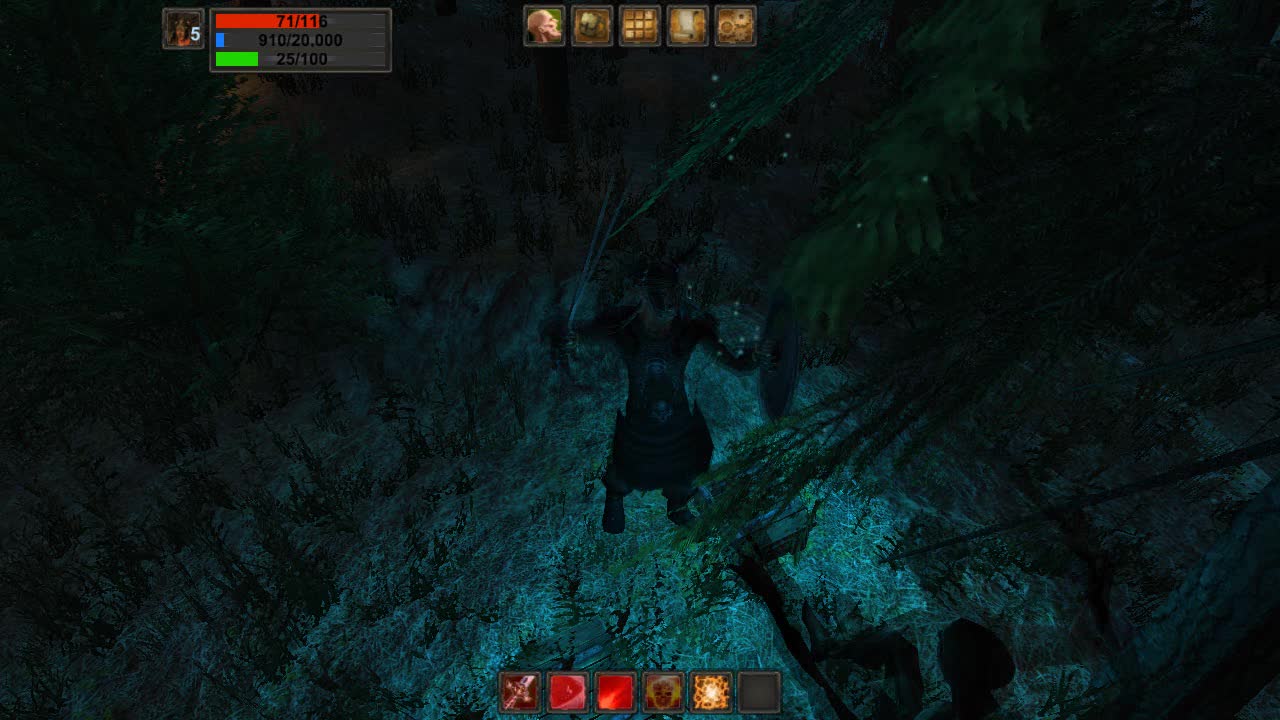Click the experience bar showing 910/20,000
The width and height of the screenshot is (1280, 720).
280,41
